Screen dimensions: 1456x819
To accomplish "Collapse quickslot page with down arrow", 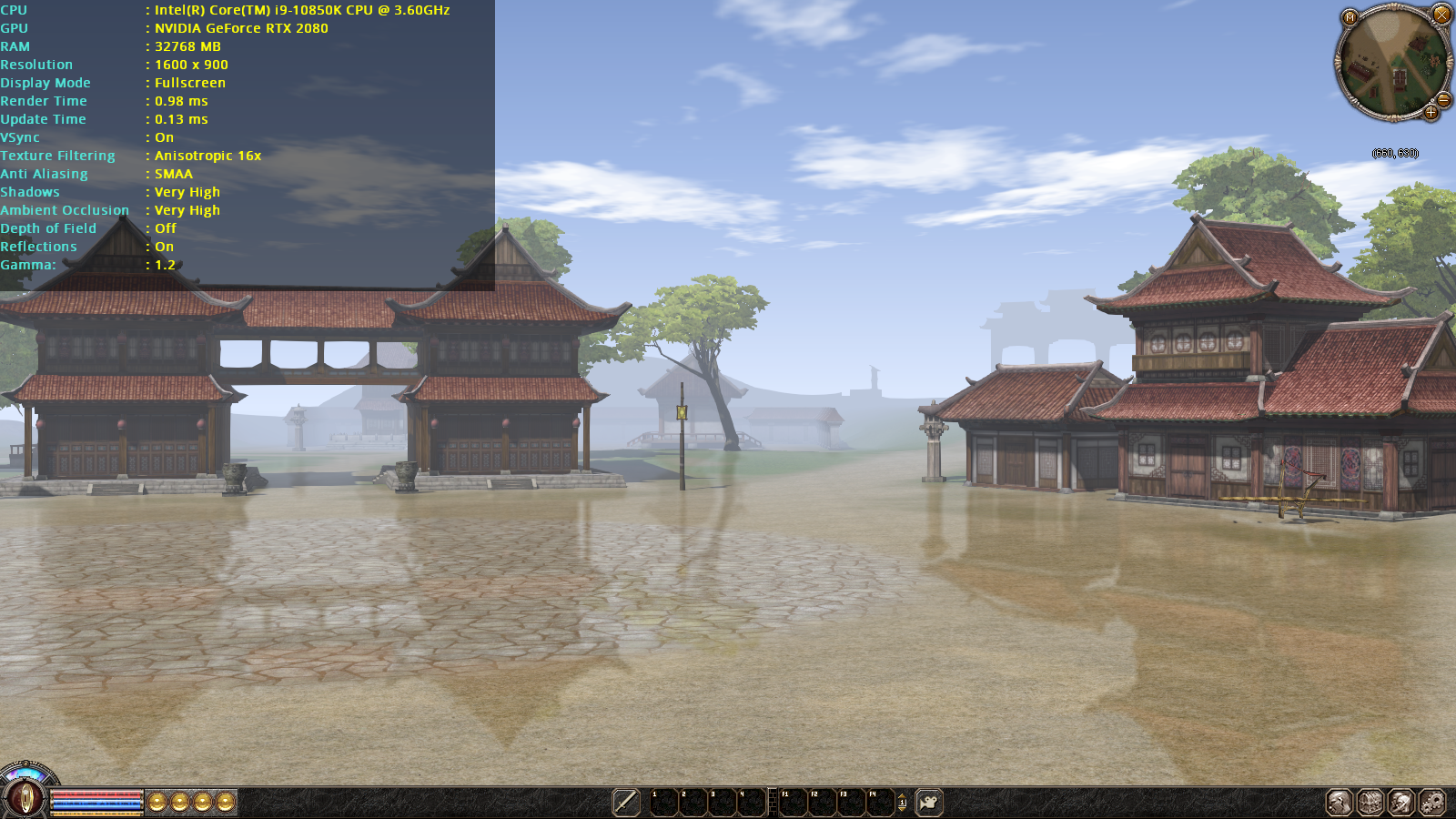I will [x=903, y=810].
